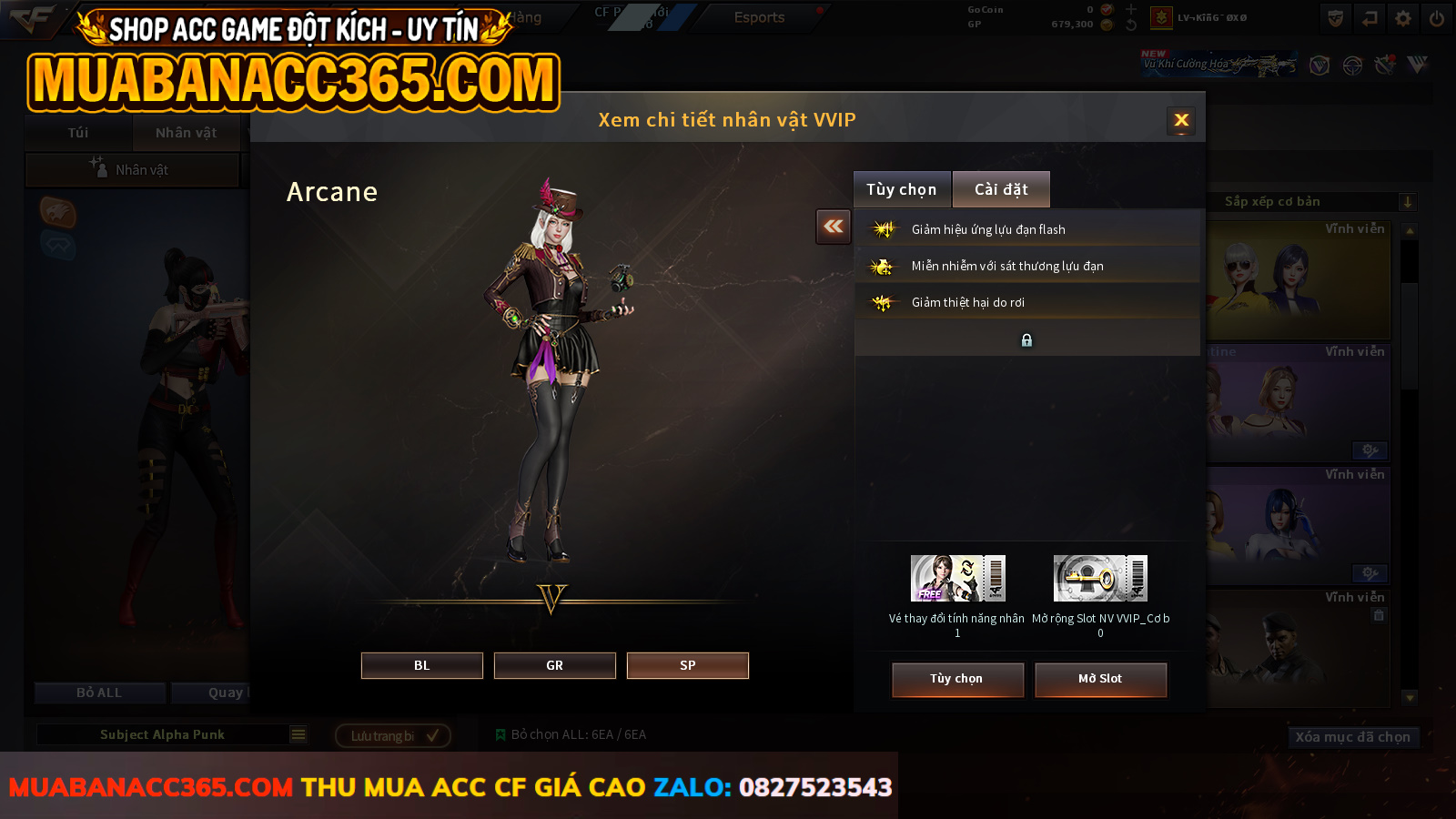This screenshot has width=1456, height=819.
Task: Click the Mở Slot button
Action: (1100, 679)
